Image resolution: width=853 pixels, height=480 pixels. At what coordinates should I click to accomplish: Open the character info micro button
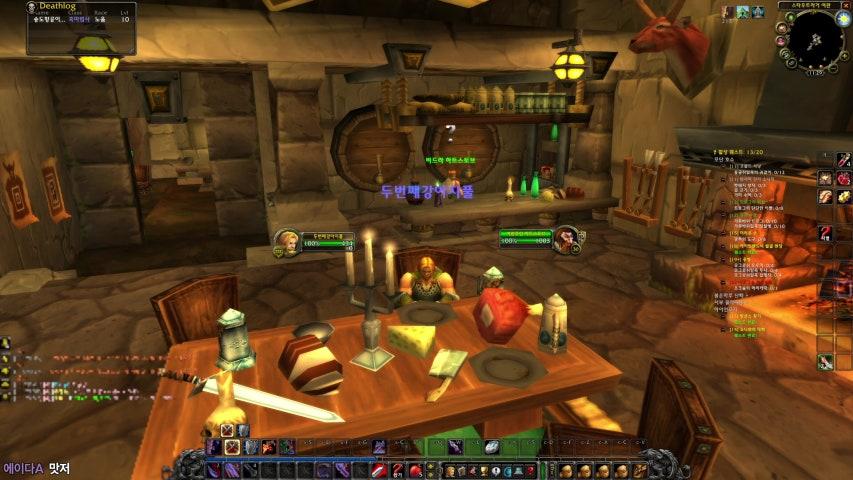451,470
